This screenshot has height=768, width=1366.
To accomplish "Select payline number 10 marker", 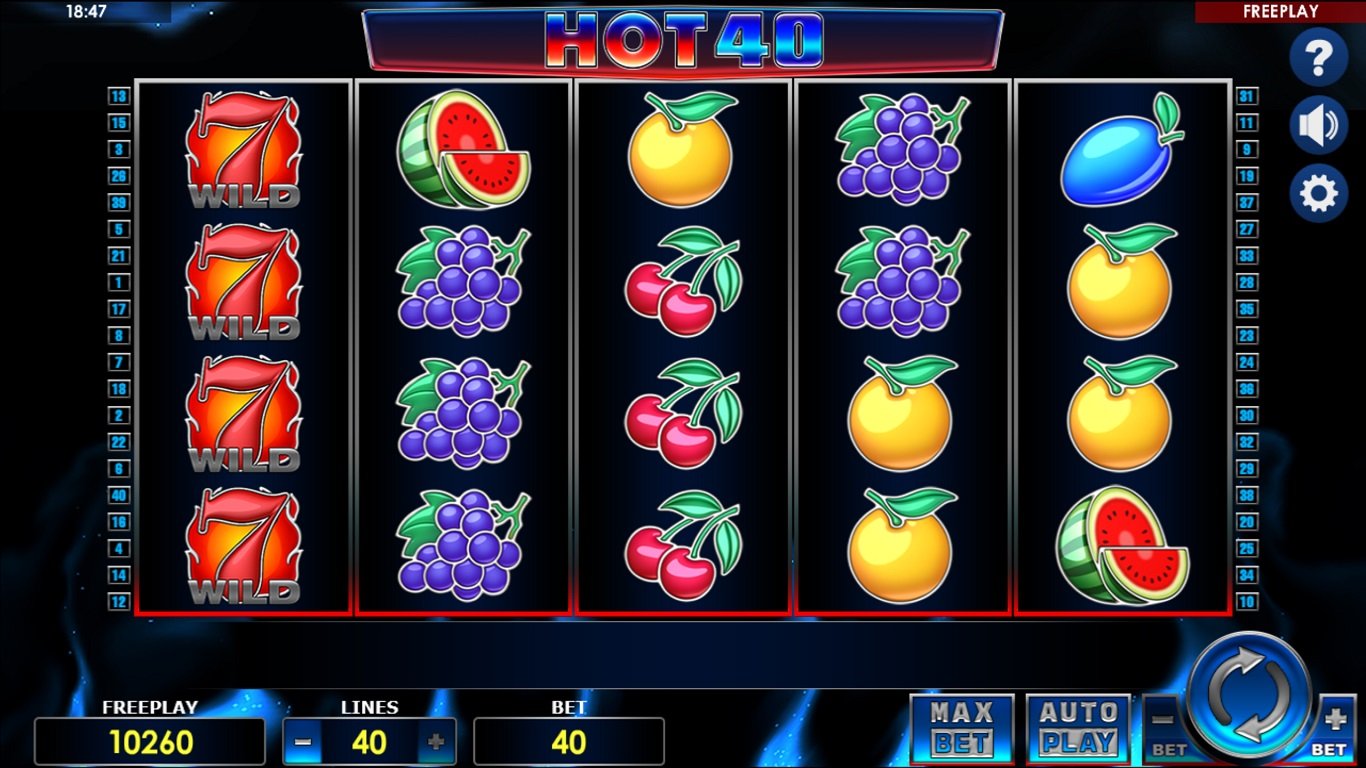I will pos(1246,602).
